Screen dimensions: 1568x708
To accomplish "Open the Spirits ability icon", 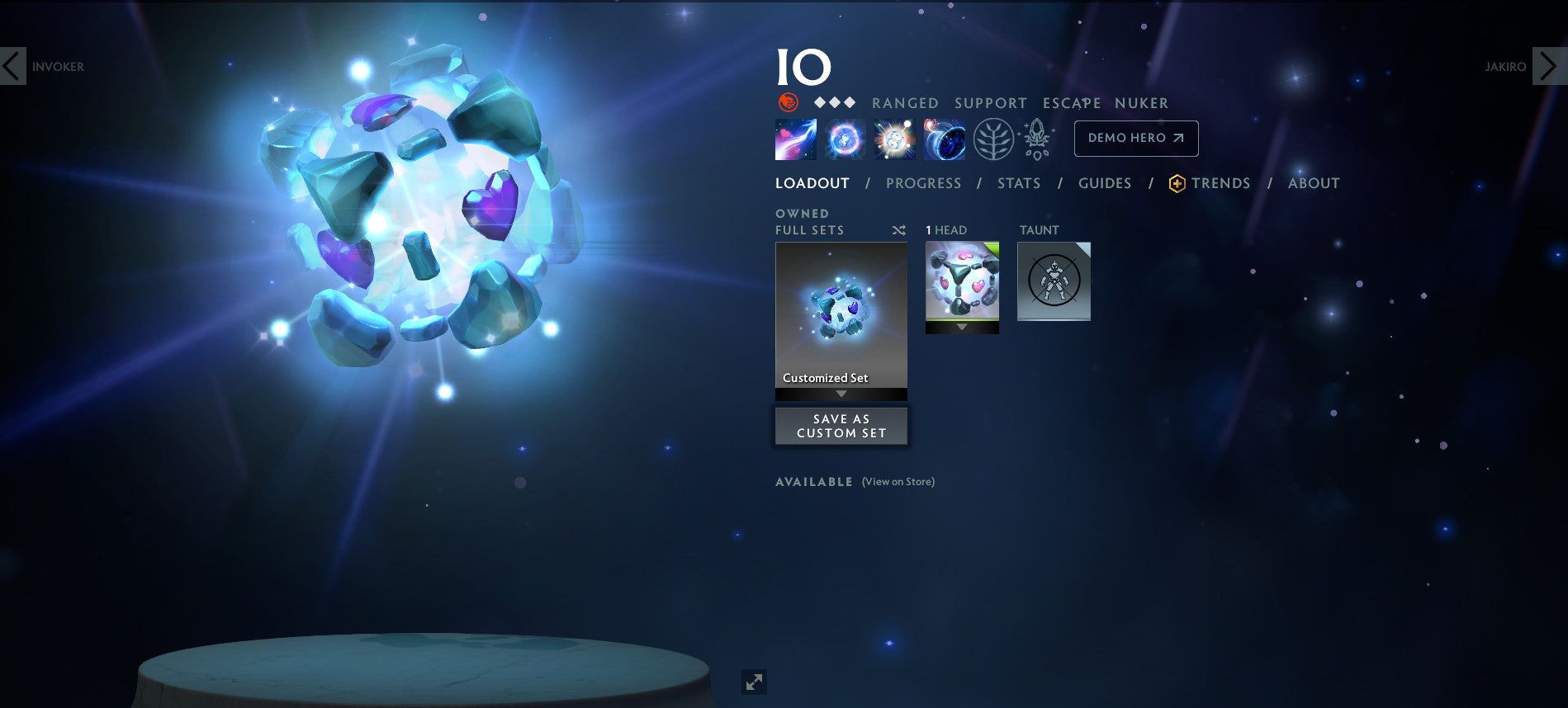I will (x=843, y=139).
